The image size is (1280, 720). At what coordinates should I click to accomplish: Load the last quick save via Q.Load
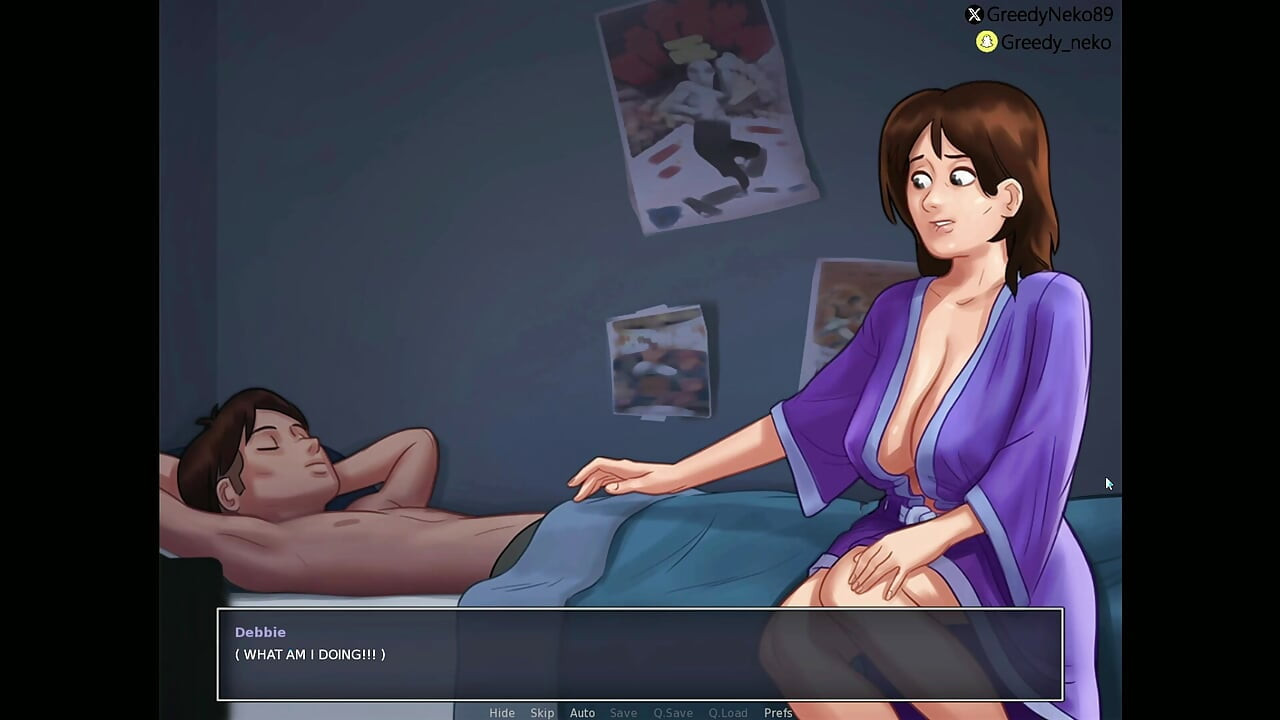pos(728,713)
